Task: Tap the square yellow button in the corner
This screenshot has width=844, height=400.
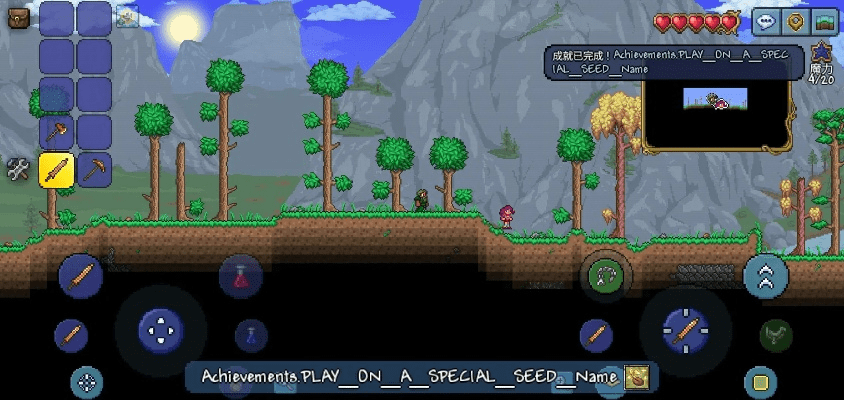Action: [760, 382]
